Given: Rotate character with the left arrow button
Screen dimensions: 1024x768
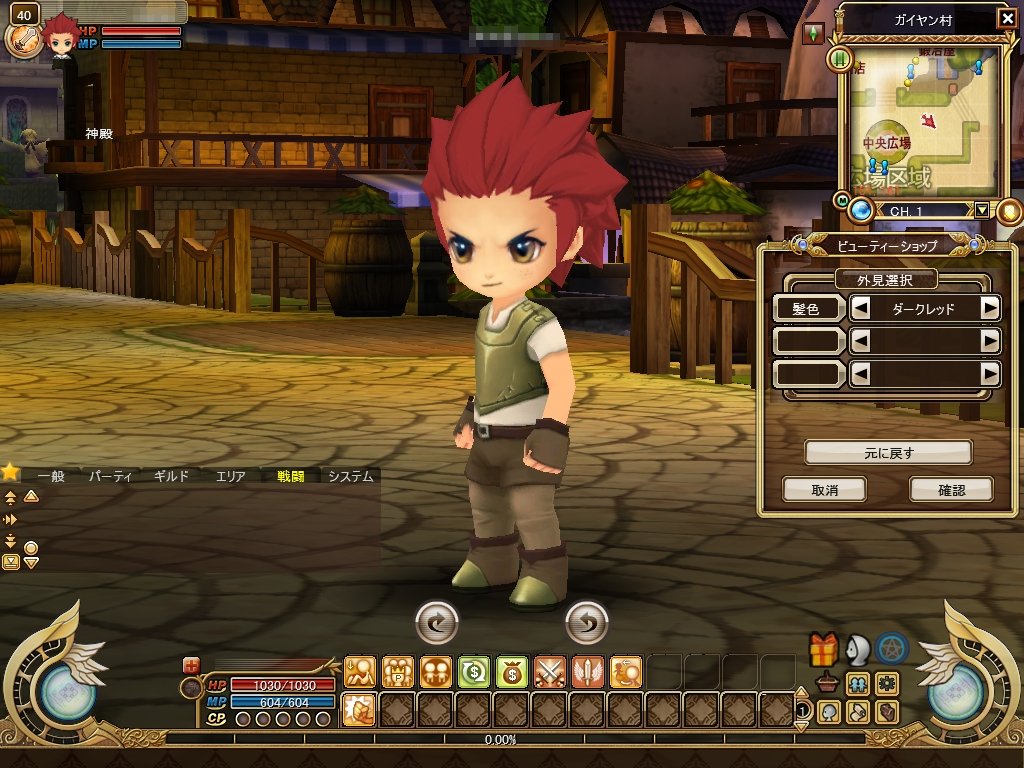Looking at the screenshot, I should click(x=437, y=623).
